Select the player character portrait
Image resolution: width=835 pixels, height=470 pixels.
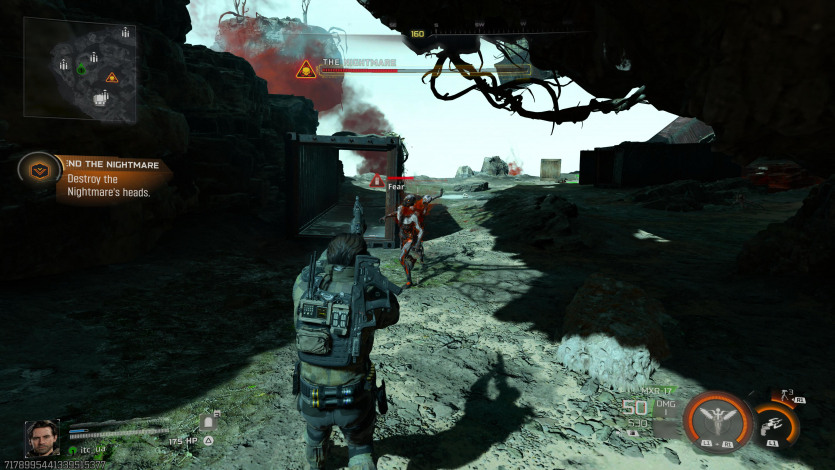(42, 438)
